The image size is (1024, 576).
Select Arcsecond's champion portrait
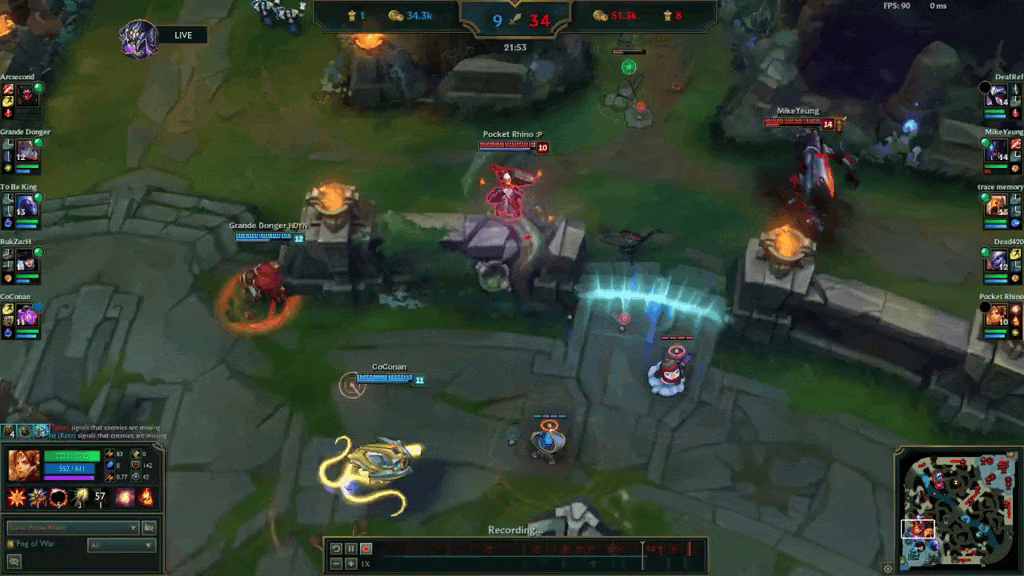pyautogui.click(x=26, y=96)
